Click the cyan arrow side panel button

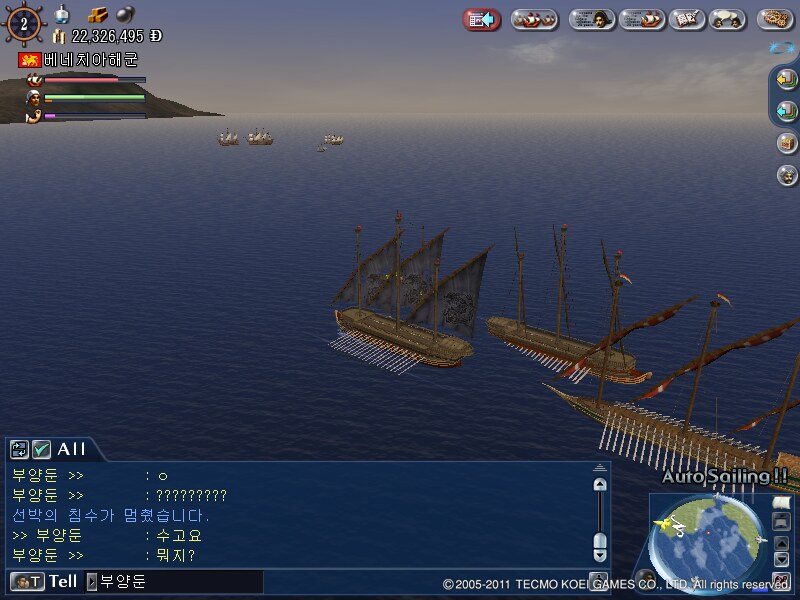[787, 111]
